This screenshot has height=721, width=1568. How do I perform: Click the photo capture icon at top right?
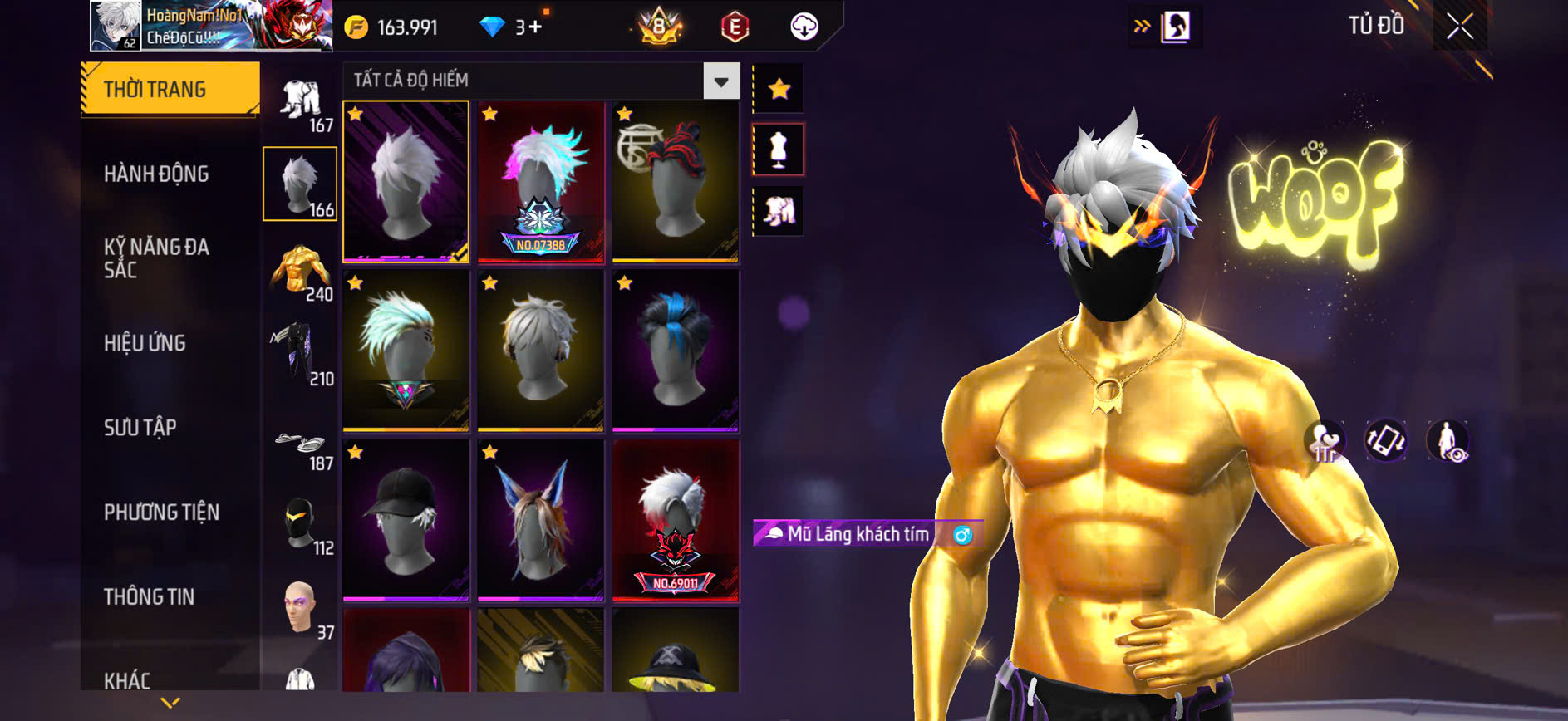[x=1177, y=24]
